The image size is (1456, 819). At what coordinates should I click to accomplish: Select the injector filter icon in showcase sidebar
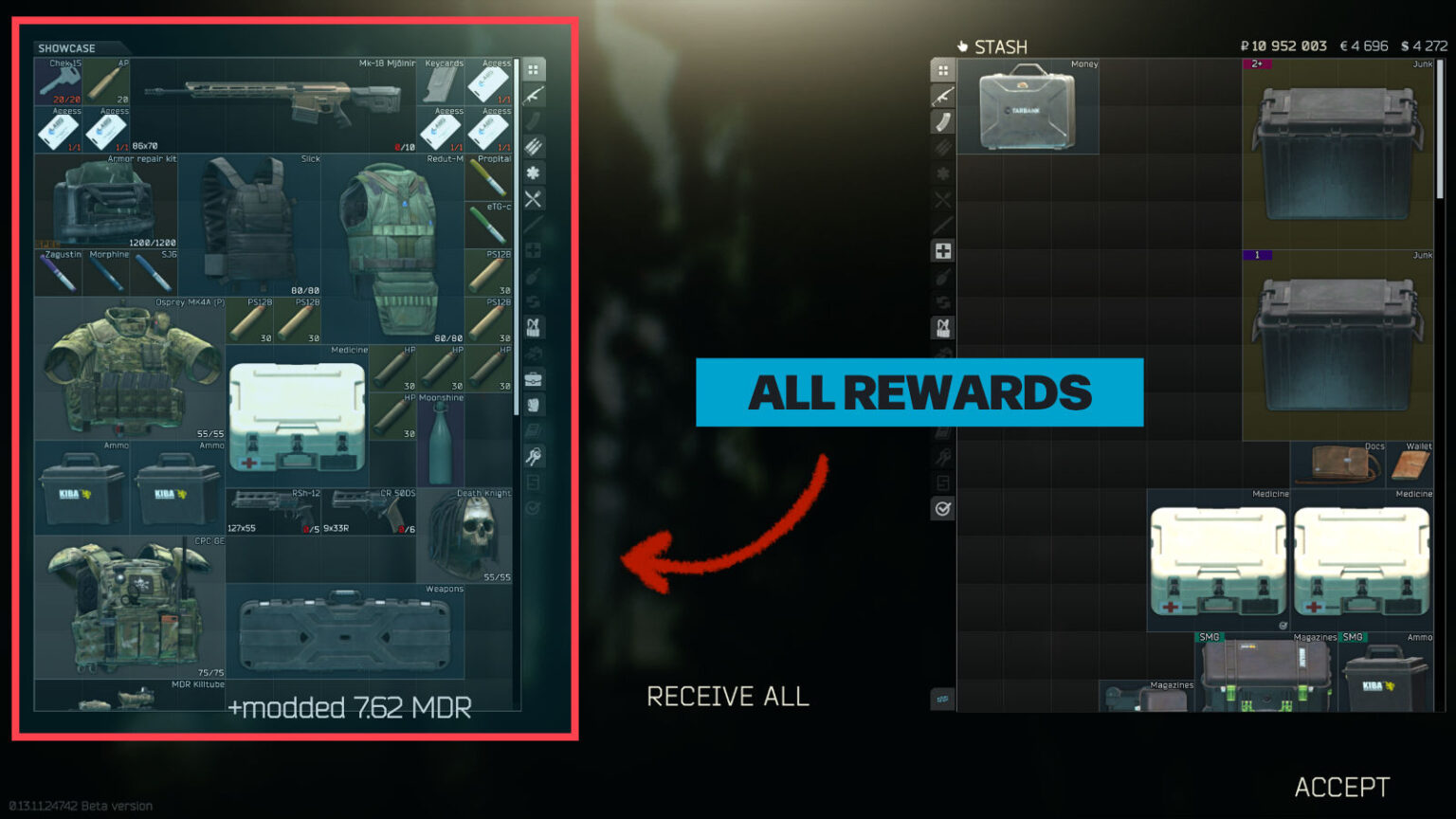pyautogui.click(x=534, y=276)
